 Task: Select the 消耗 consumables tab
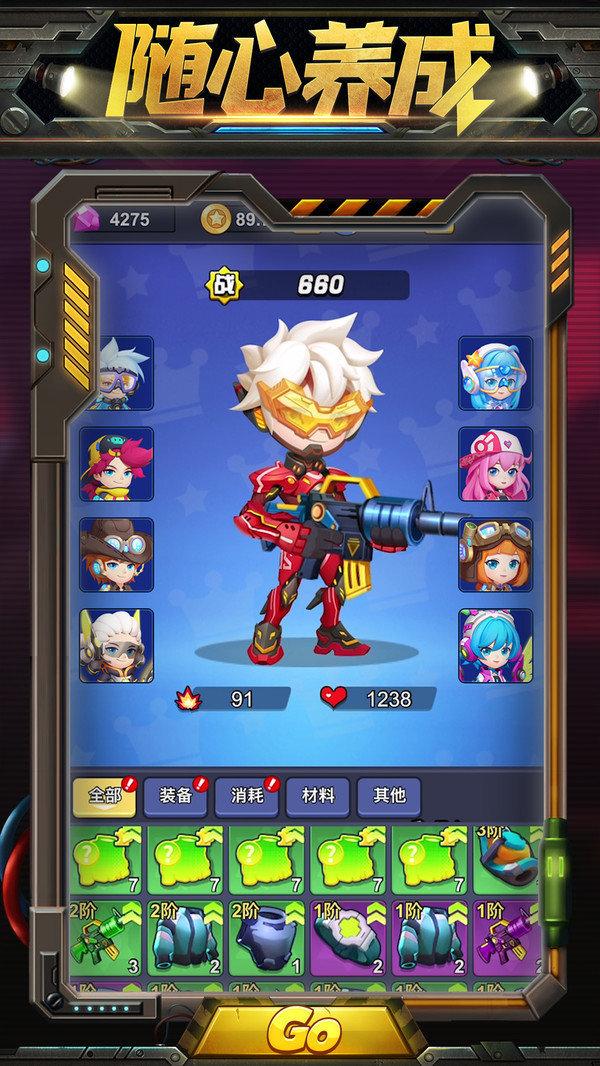(x=246, y=796)
